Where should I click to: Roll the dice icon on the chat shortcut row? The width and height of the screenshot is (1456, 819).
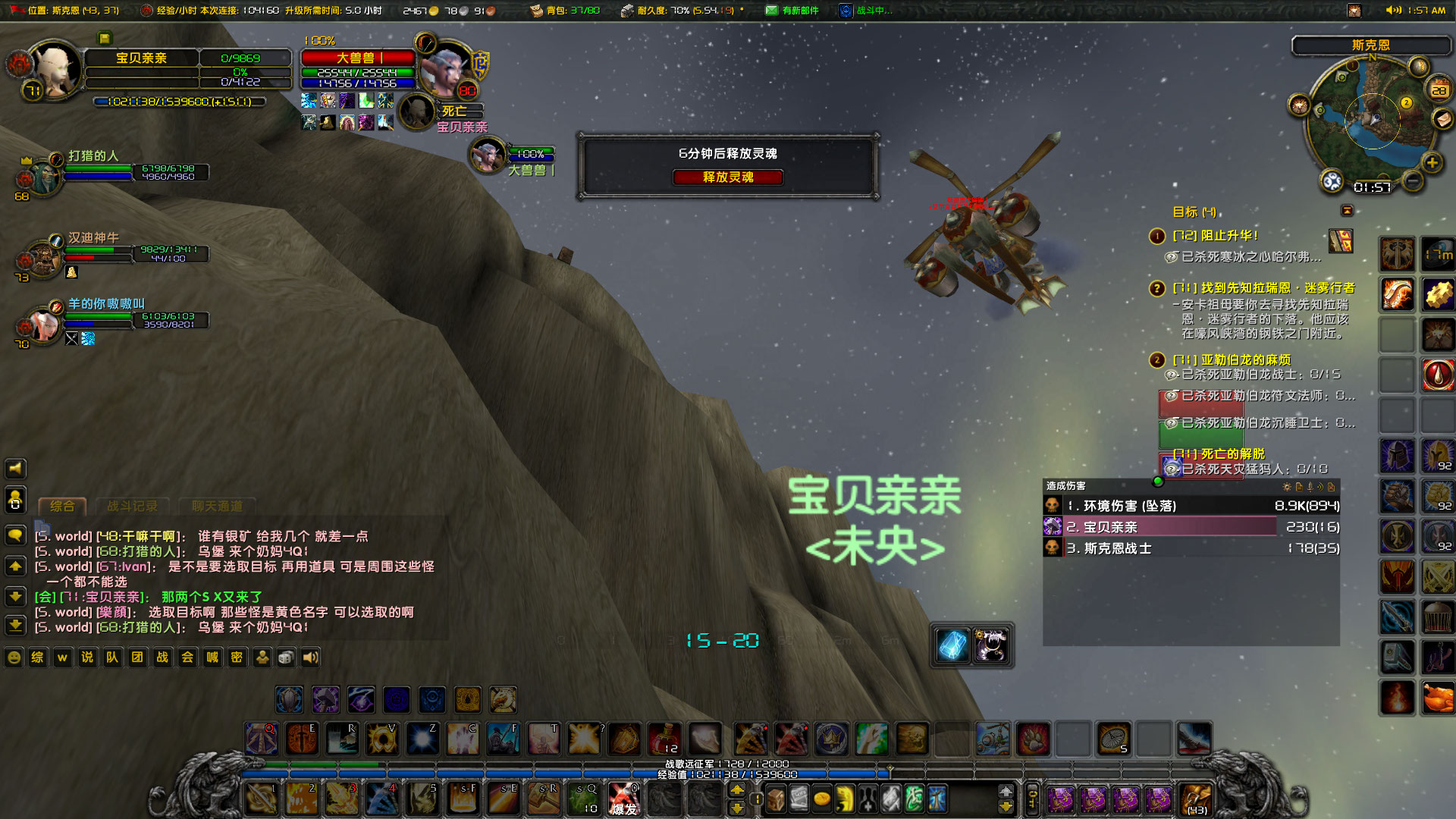tap(286, 657)
